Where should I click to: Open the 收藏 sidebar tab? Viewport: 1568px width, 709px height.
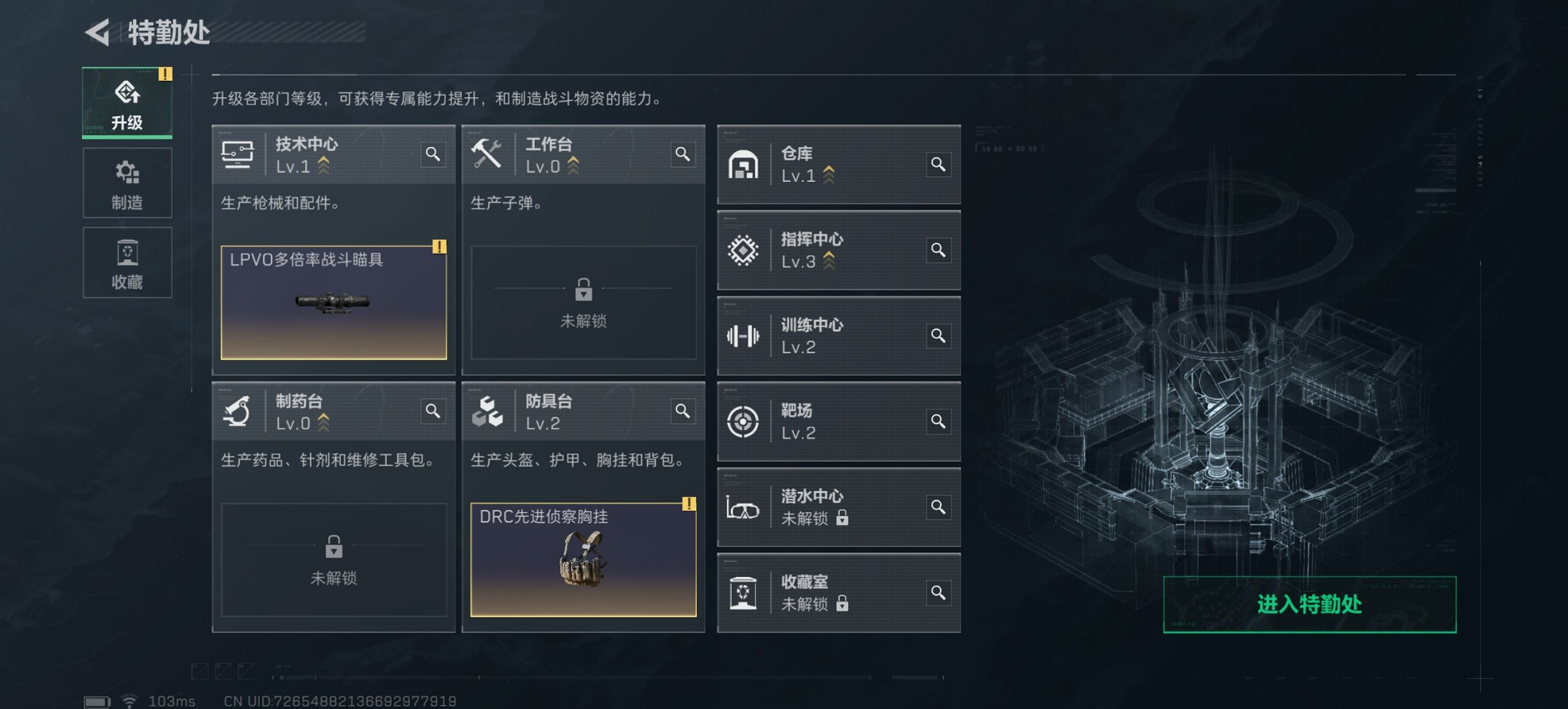(127, 263)
